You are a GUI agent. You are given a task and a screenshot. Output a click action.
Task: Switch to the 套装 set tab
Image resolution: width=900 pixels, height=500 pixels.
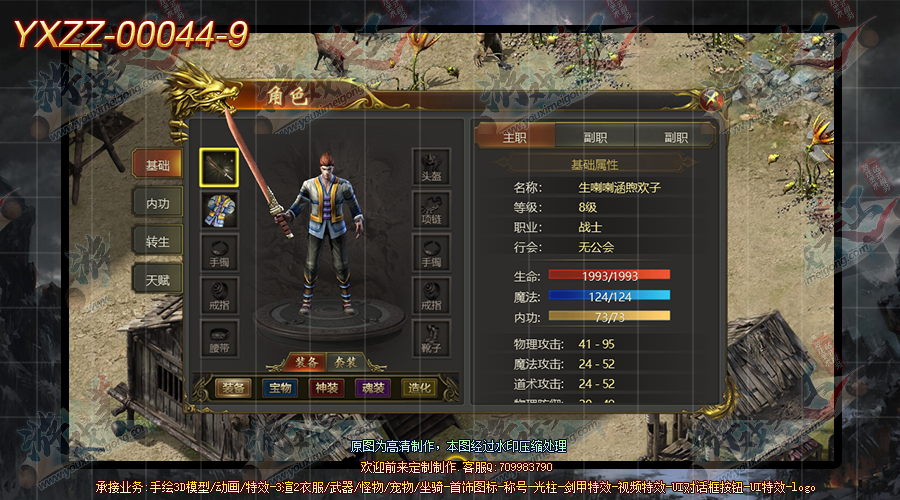click(x=347, y=361)
